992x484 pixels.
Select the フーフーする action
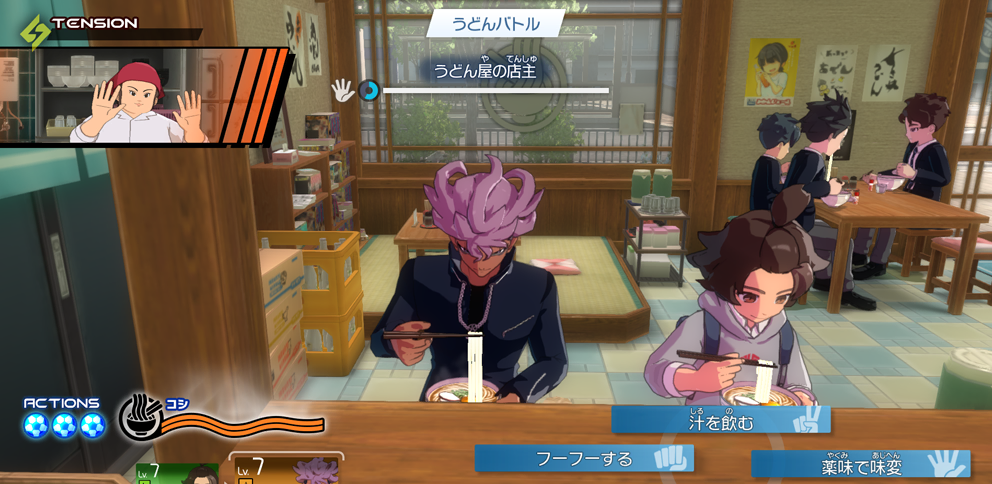[584, 458]
